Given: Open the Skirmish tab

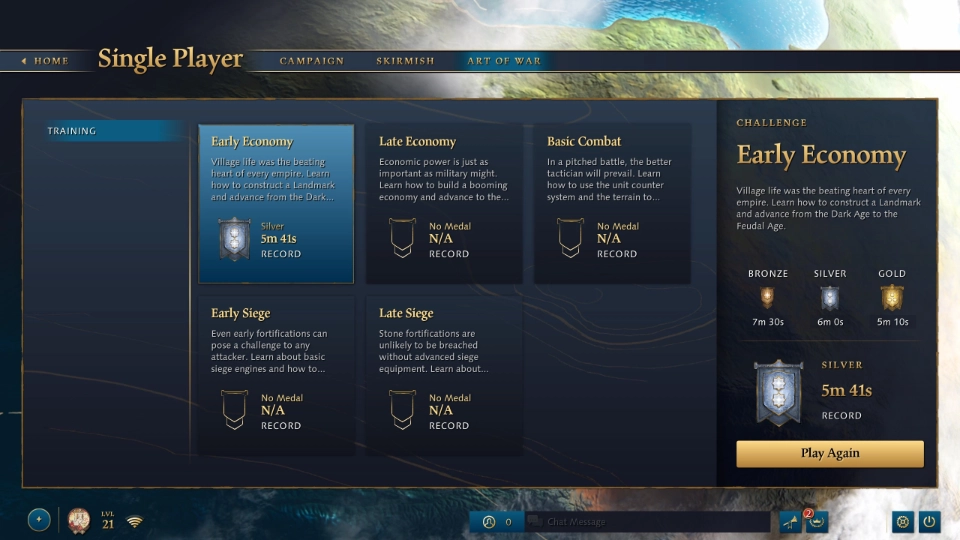Looking at the screenshot, I should (x=405, y=61).
